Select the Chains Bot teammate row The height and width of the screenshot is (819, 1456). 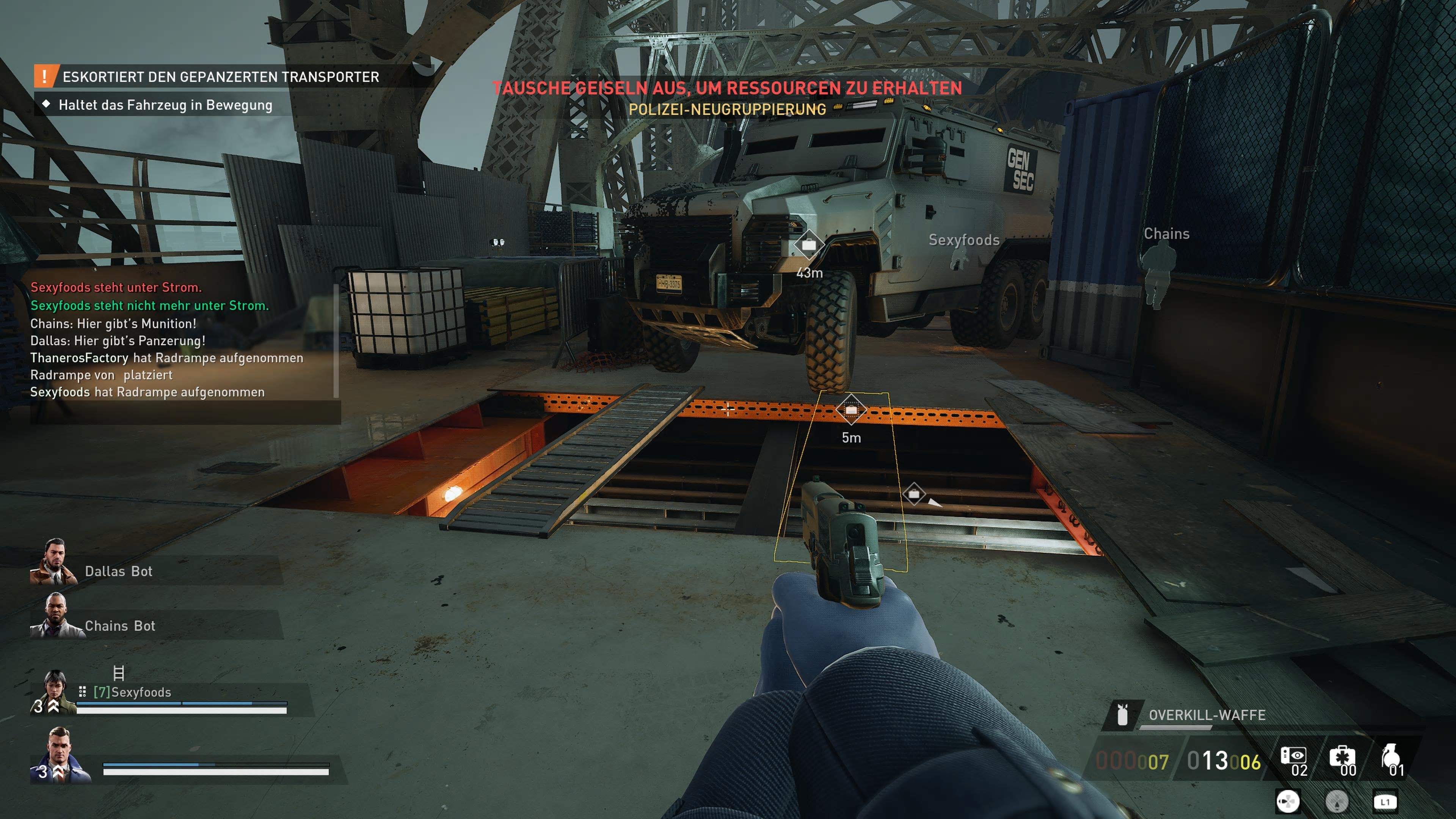click(x=119, y=626)
